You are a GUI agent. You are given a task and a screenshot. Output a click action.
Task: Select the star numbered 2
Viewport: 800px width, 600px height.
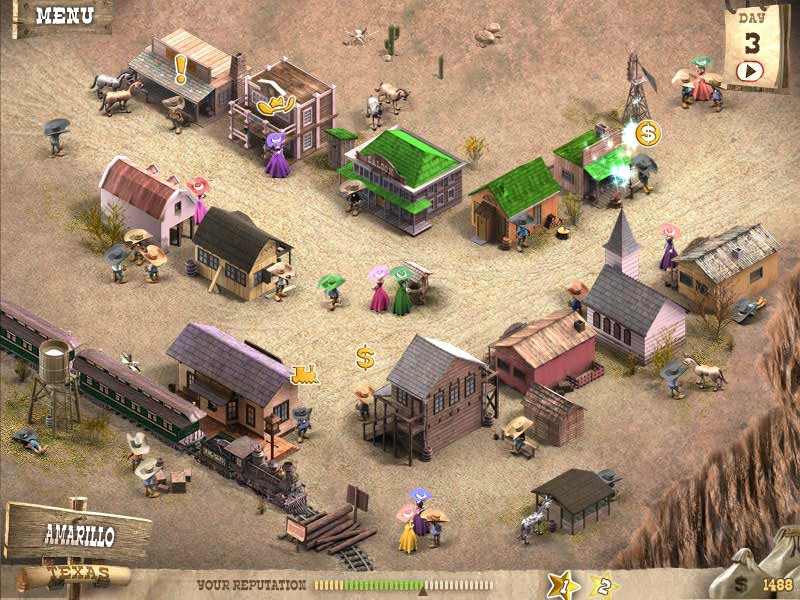(603, 585)
